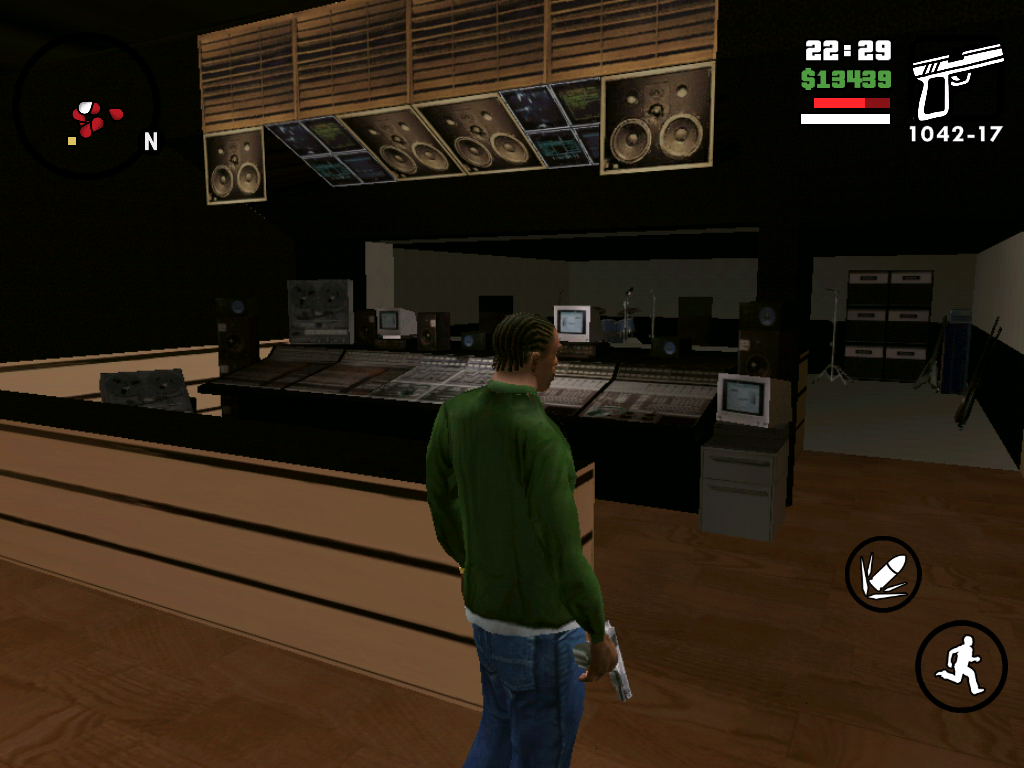
Task: Tap the sprint running-man button
Action: coord(960,666)
